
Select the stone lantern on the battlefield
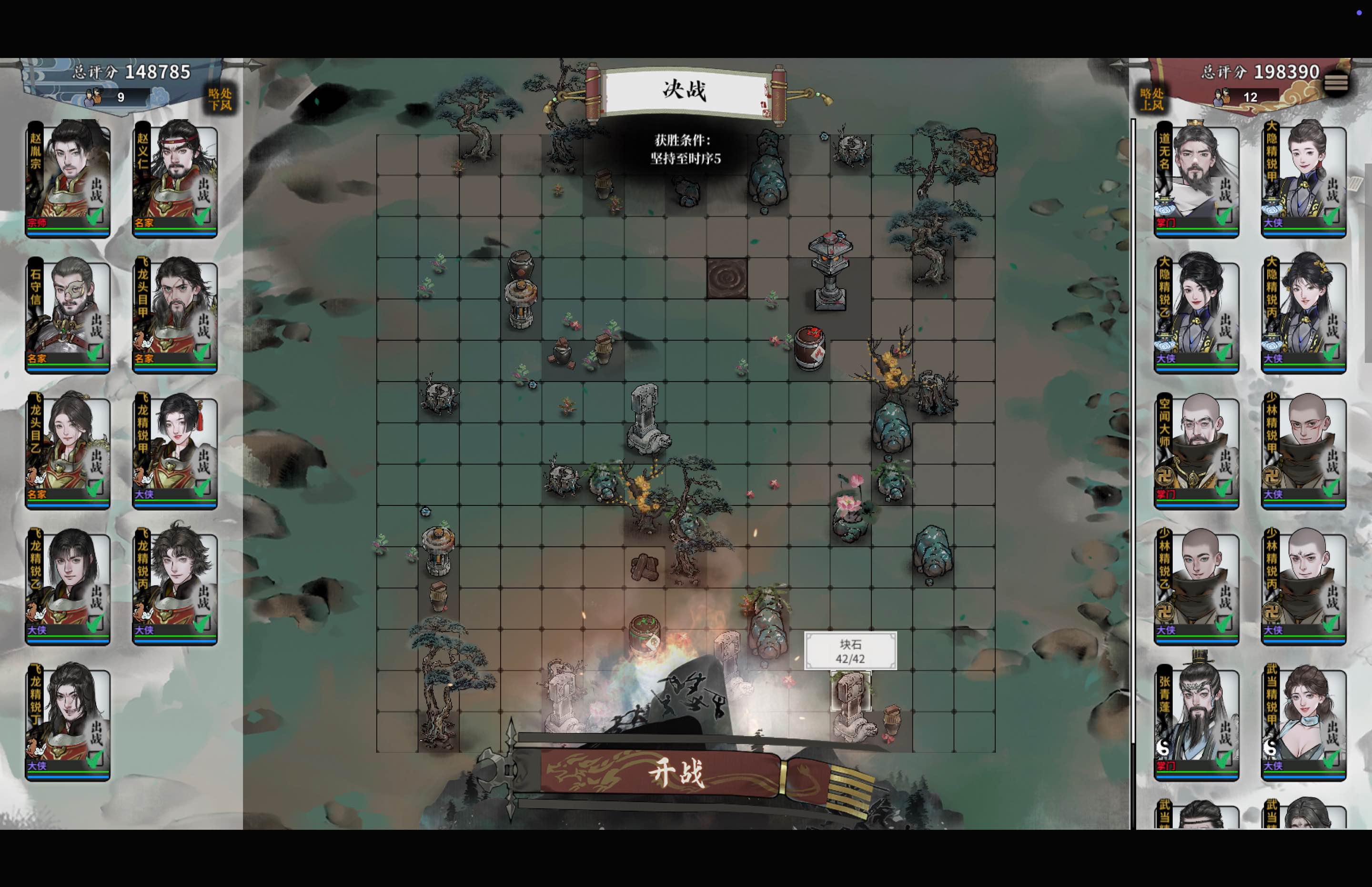click(x=831, y=271)
